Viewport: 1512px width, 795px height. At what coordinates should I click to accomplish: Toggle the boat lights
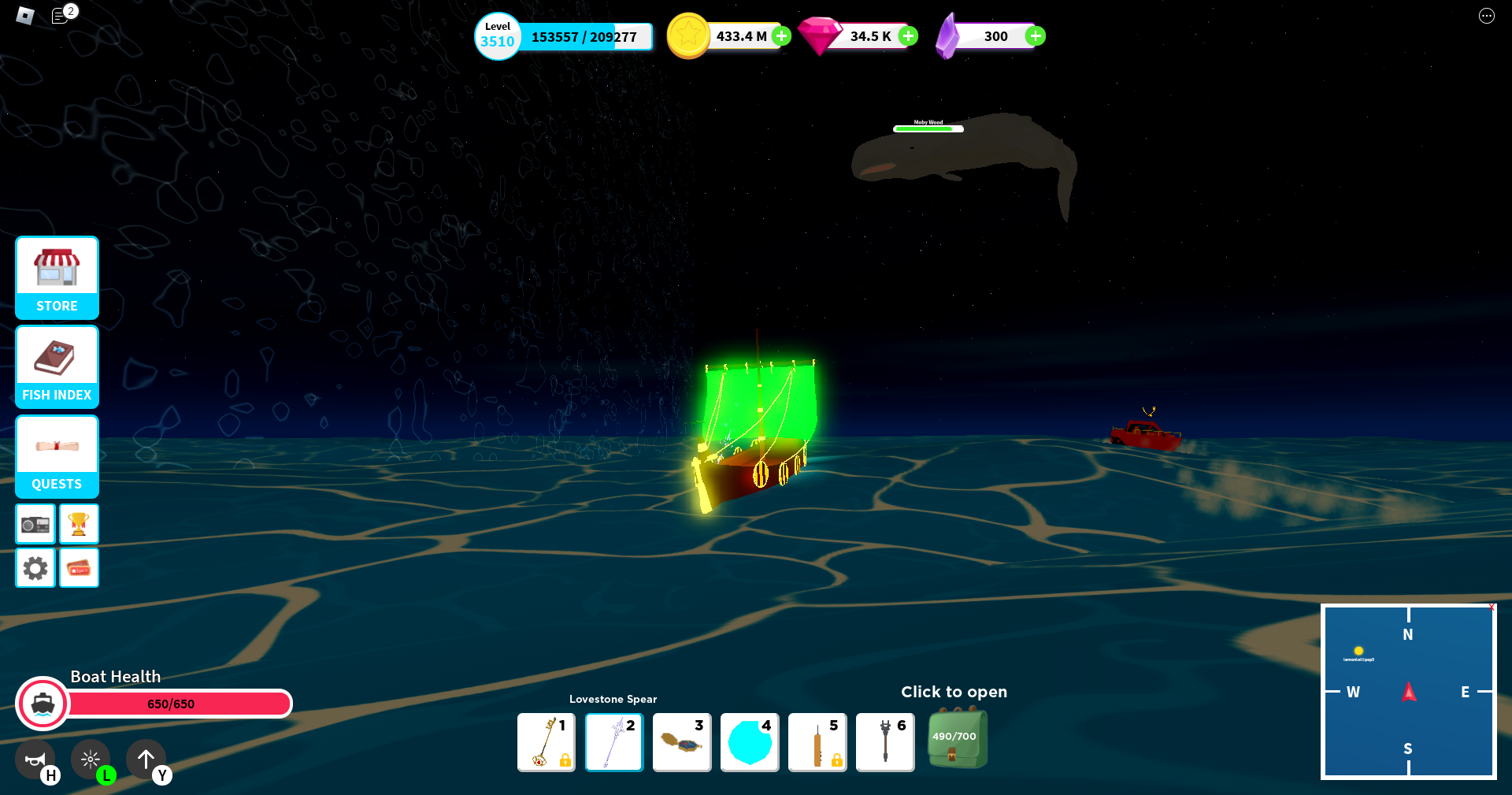91,760
